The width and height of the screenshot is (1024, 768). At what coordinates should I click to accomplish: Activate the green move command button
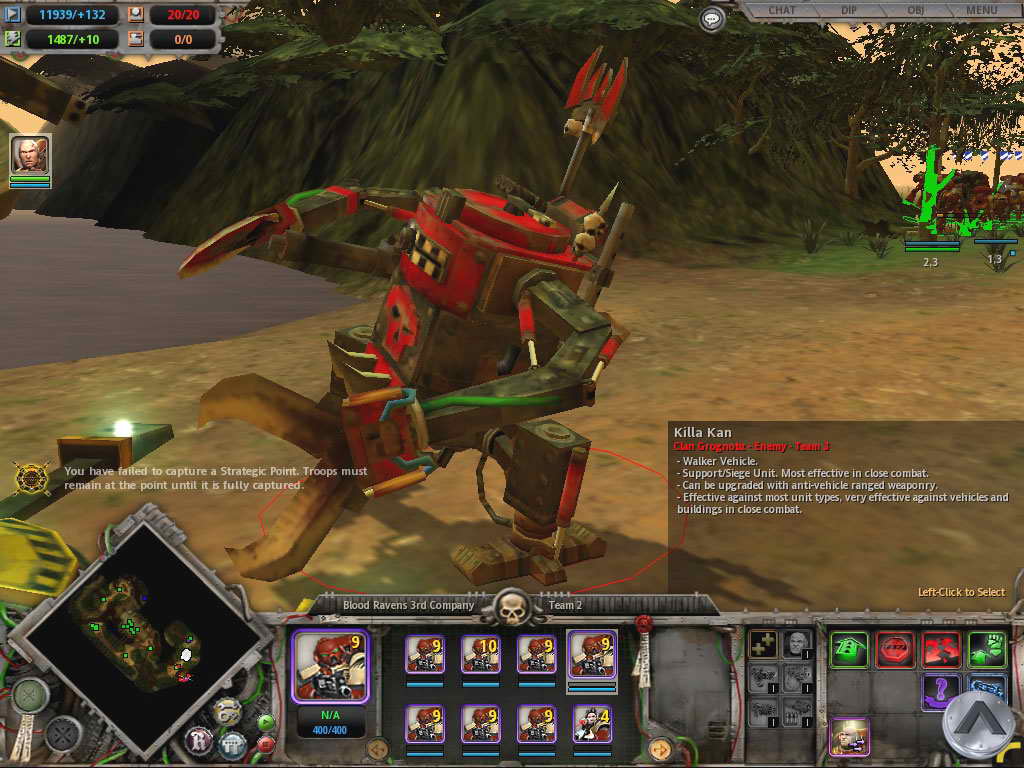[x=849, y=650]
